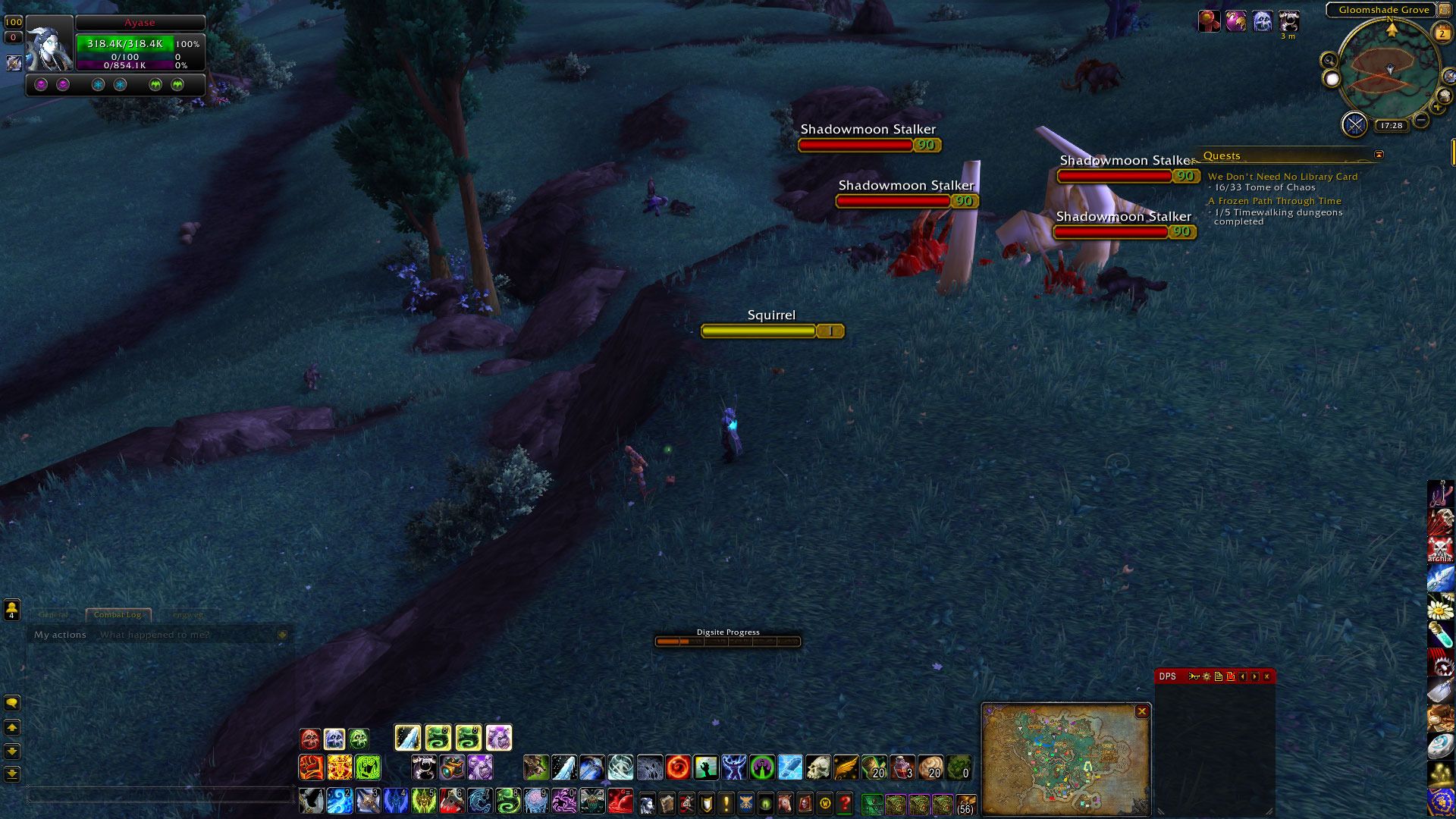Open the backpack showing 56 free slots
The width and height of the screenshot is (1456, 819).
(965, 802)
